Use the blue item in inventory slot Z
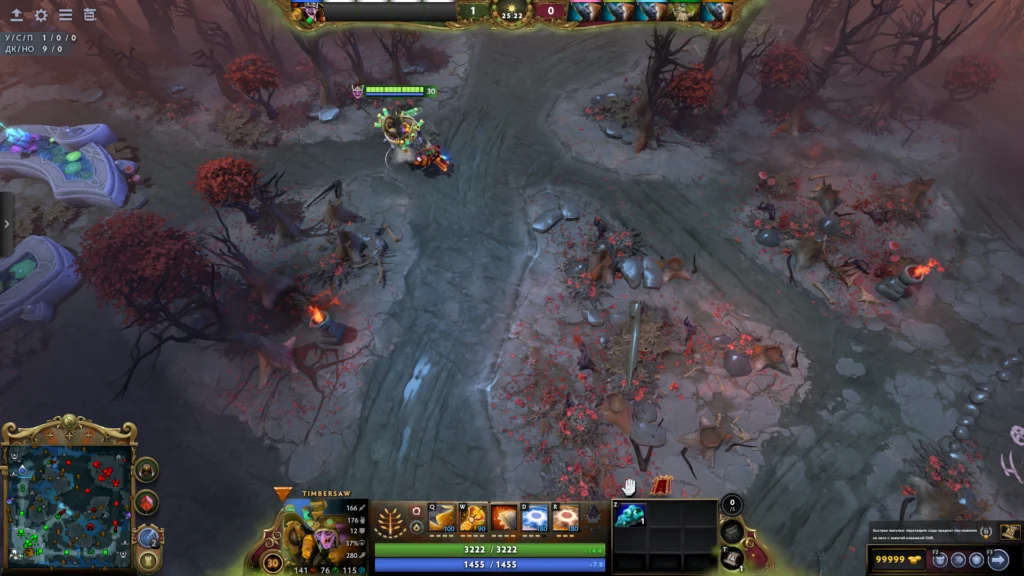Viewport: 1024px width, 576px height. coord(630,515)
